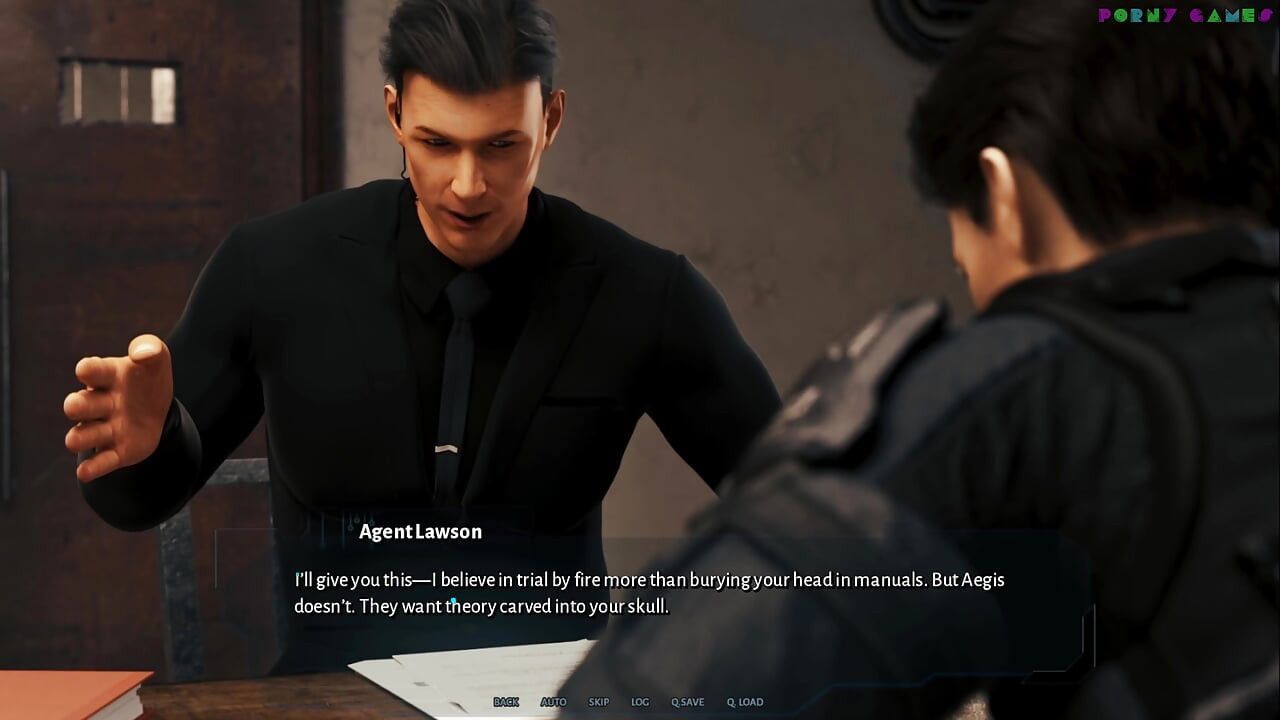The image size is (1280, 720).
Task: Enable Auto dialogue advance
Action: [x=553, y=702]
